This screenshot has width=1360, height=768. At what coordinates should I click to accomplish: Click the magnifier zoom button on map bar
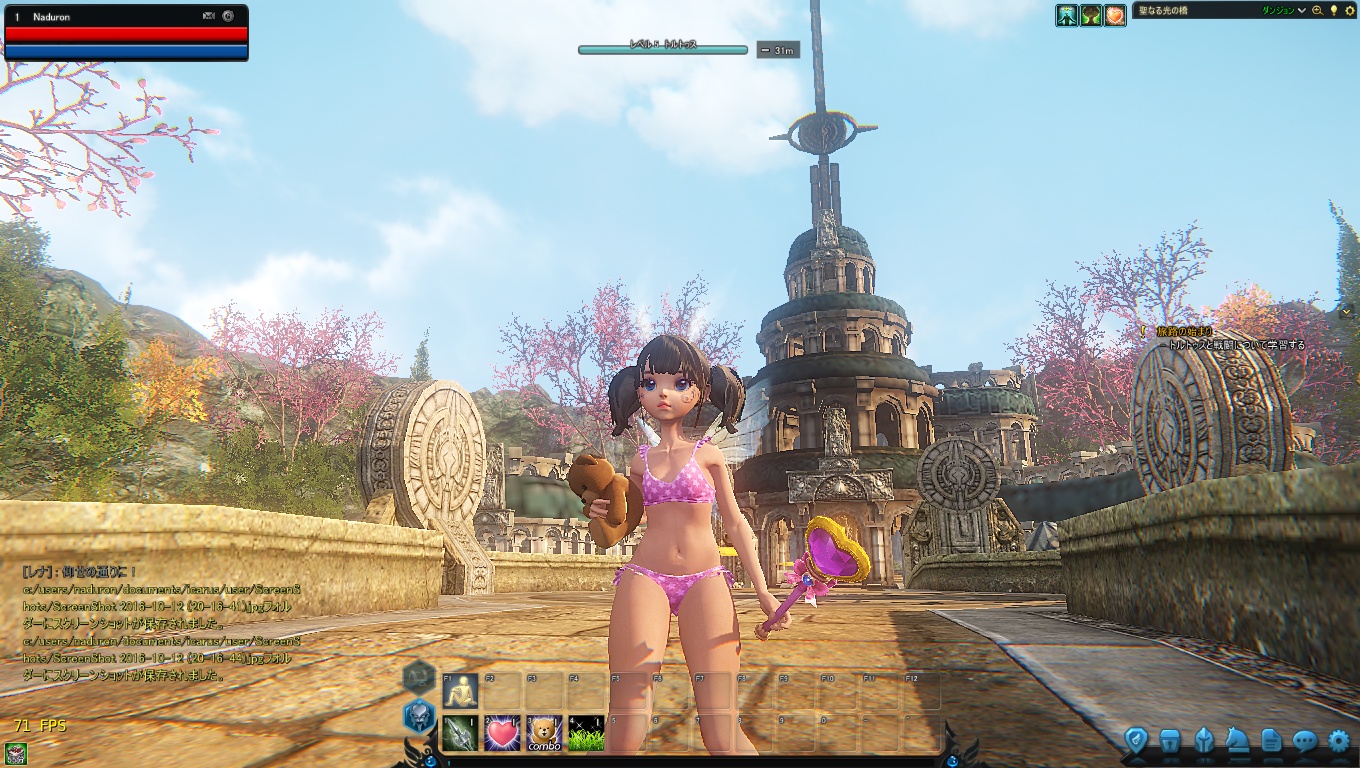pos(1317,11)
